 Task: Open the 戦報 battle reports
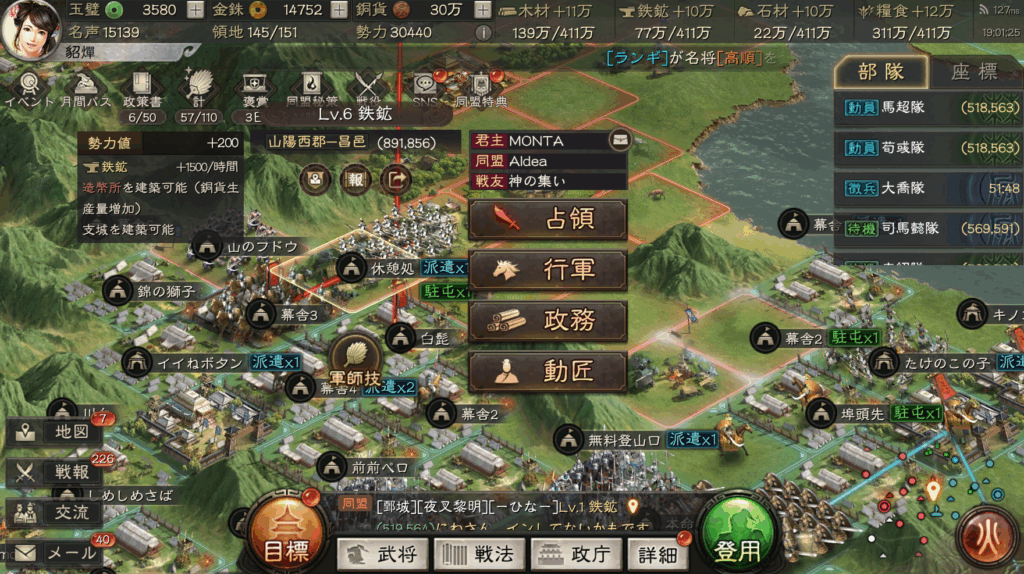click(55, 472)
